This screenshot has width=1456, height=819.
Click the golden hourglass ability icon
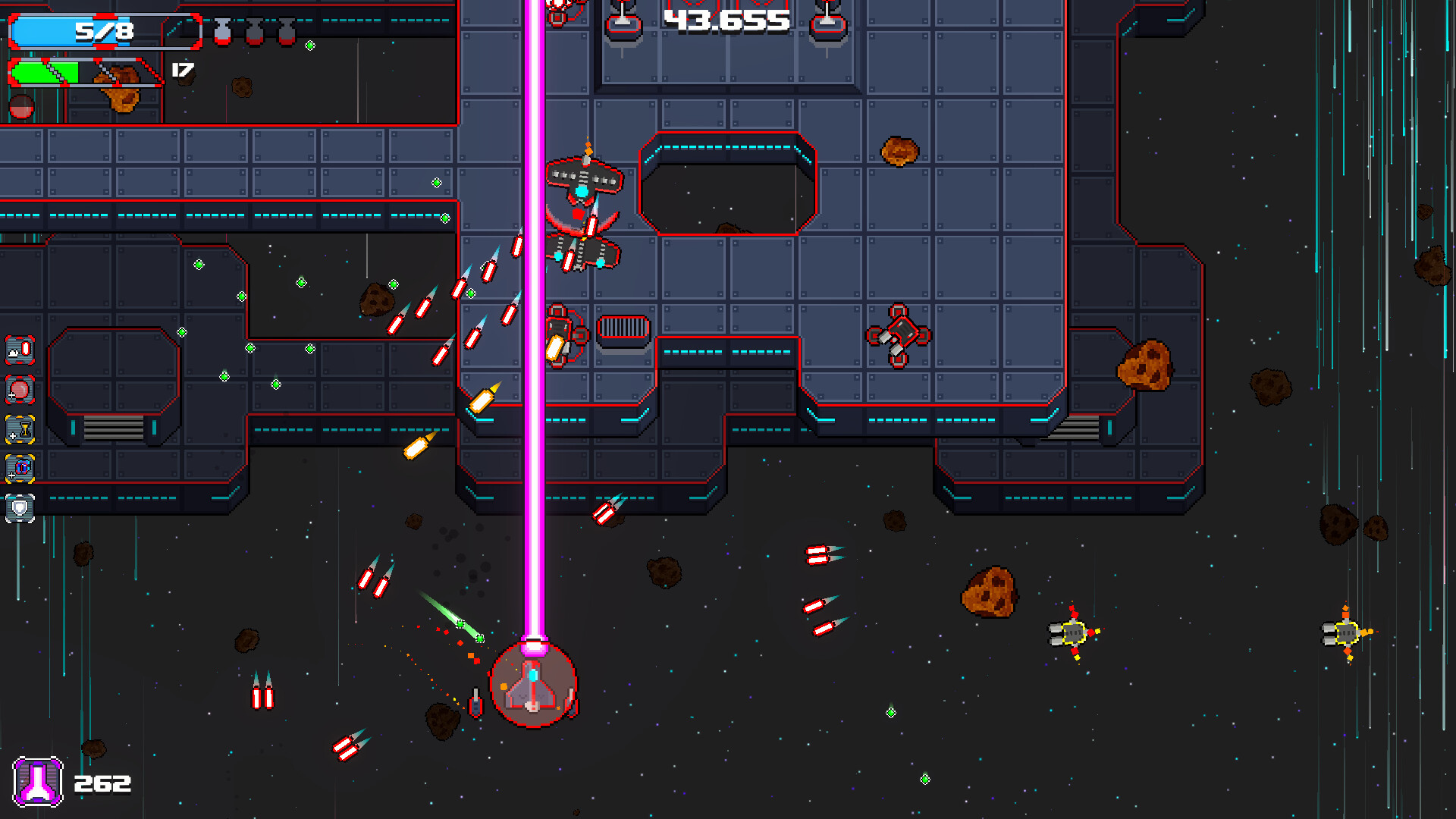(20, 429)
